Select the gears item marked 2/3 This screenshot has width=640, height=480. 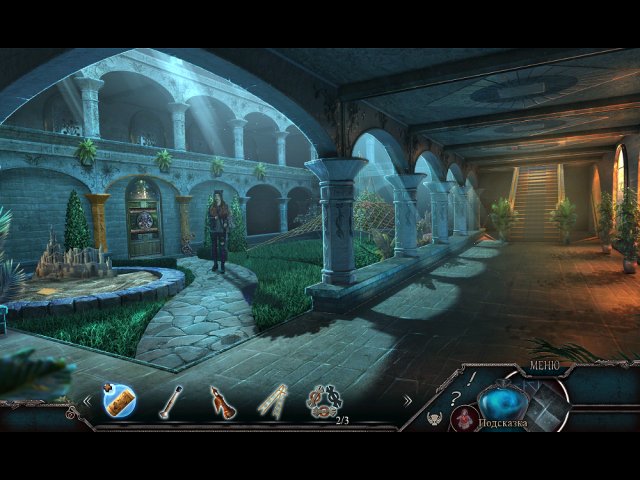[324, 401]
